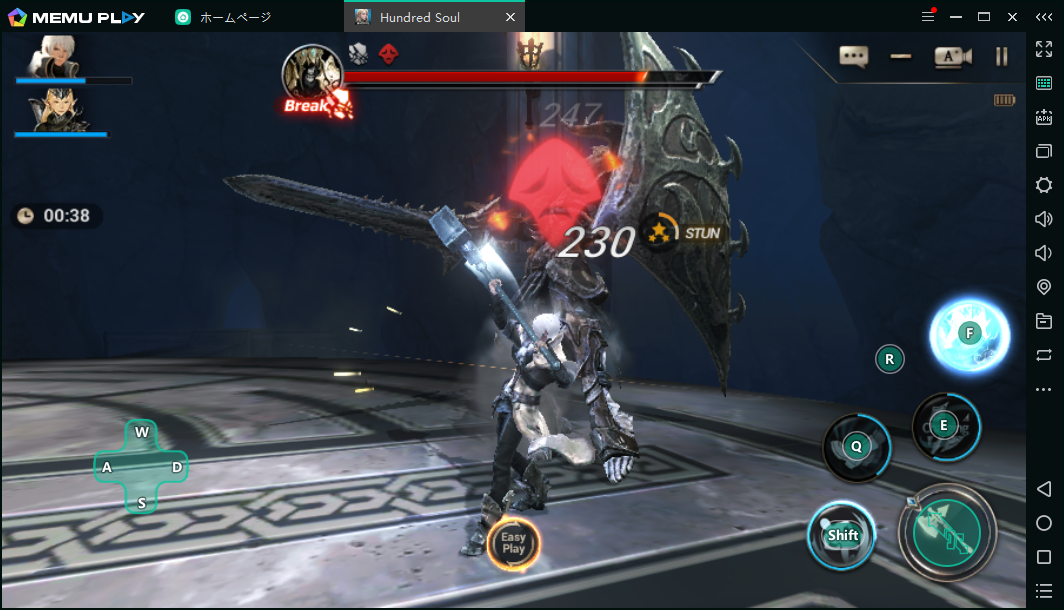The width and height of the screenshot is (1064, 610).
Task: Open the chat speech bubble
Action: [x=853, y=57]
